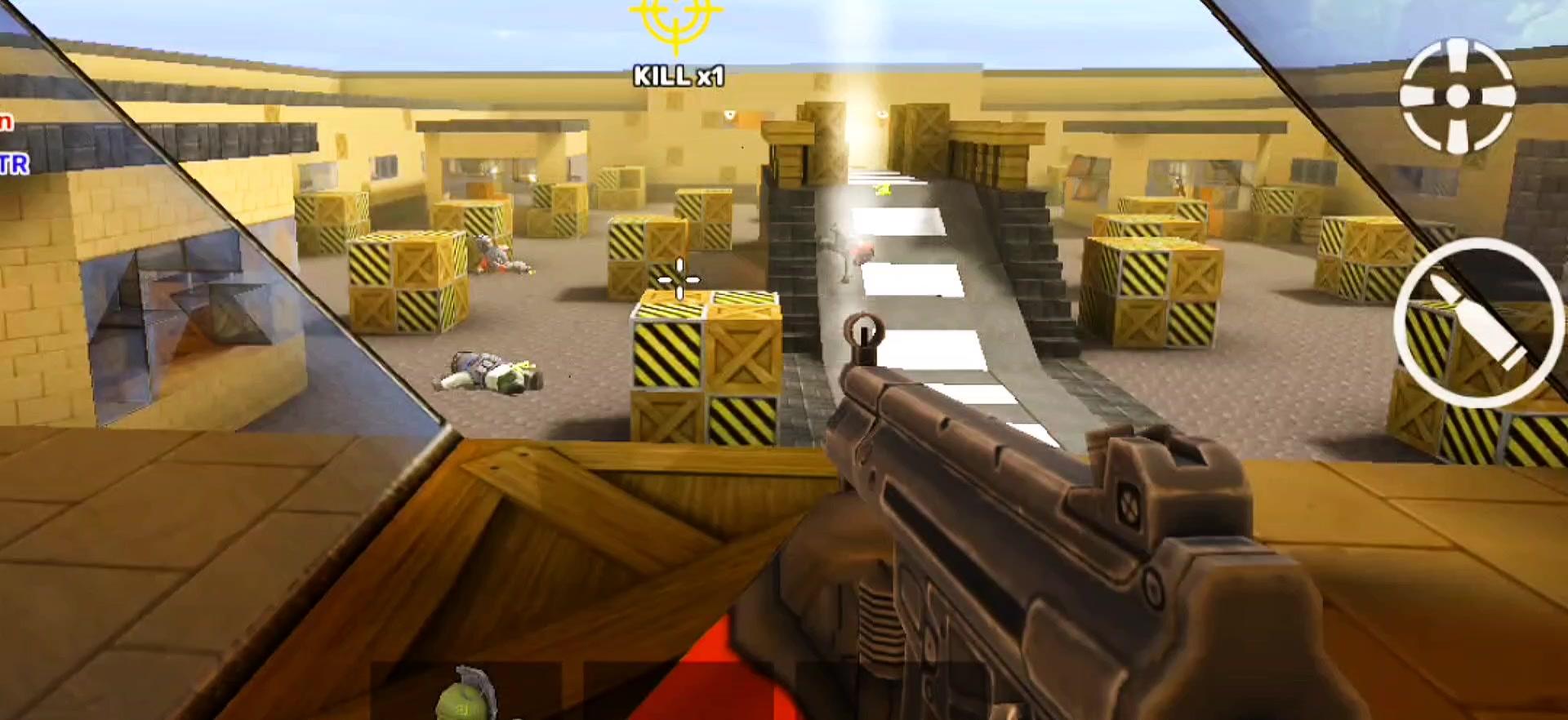Click the glowing pickup on the ramp
Image resolution: width=1568 pixels, height=720 pixels.
(x=882, y=188)
